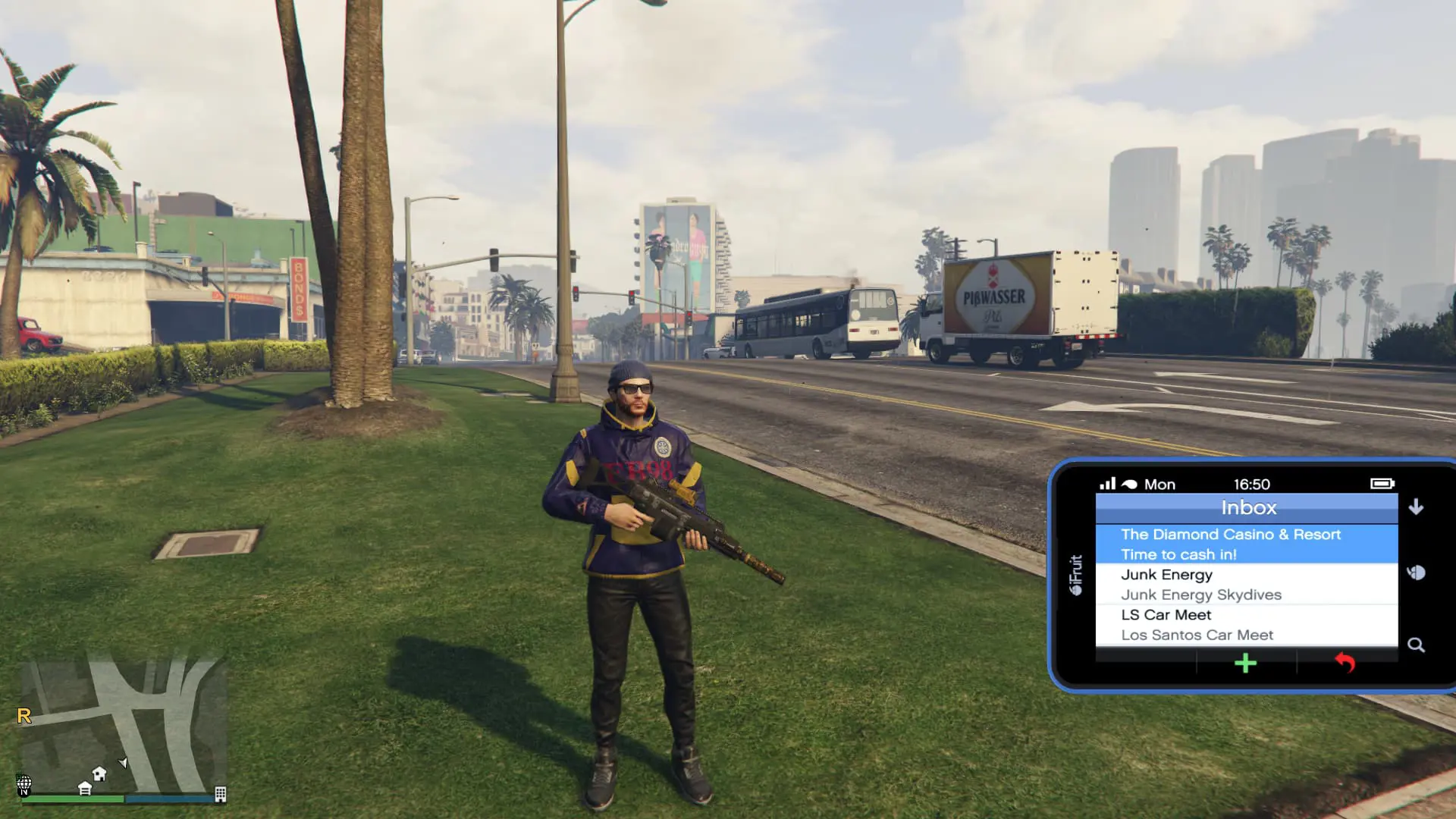1456x819 pixels.
Task: Open the Junk Energy Skydives message
Action: [x=1201, y=595]
